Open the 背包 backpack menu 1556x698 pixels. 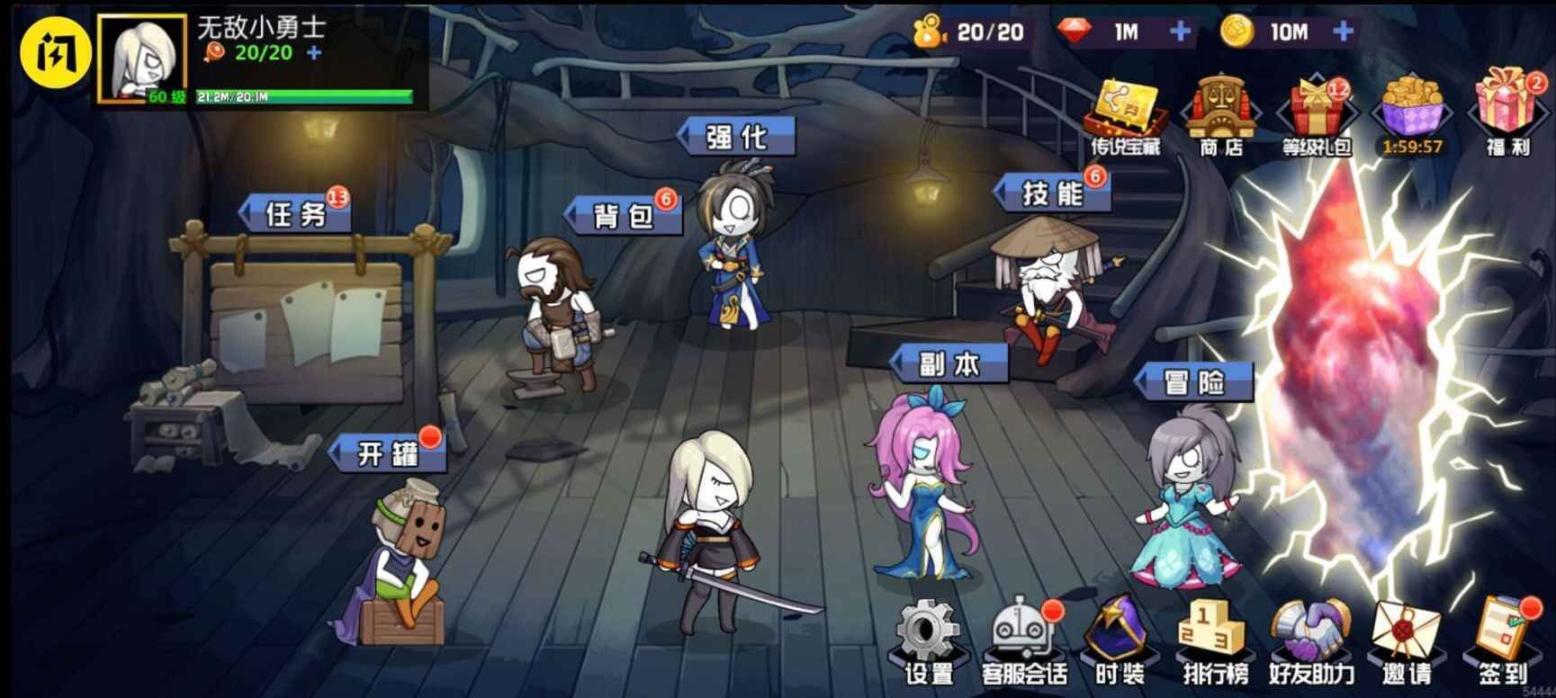tap(624, 215)
